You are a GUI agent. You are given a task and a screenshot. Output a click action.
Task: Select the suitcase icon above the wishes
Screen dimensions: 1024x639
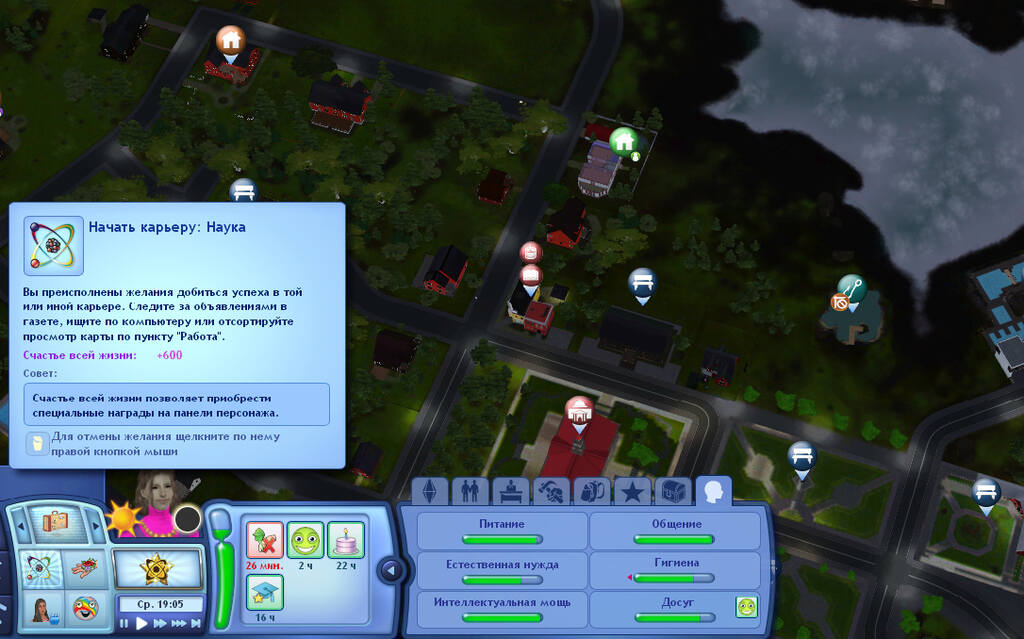(x=54, y=521)
